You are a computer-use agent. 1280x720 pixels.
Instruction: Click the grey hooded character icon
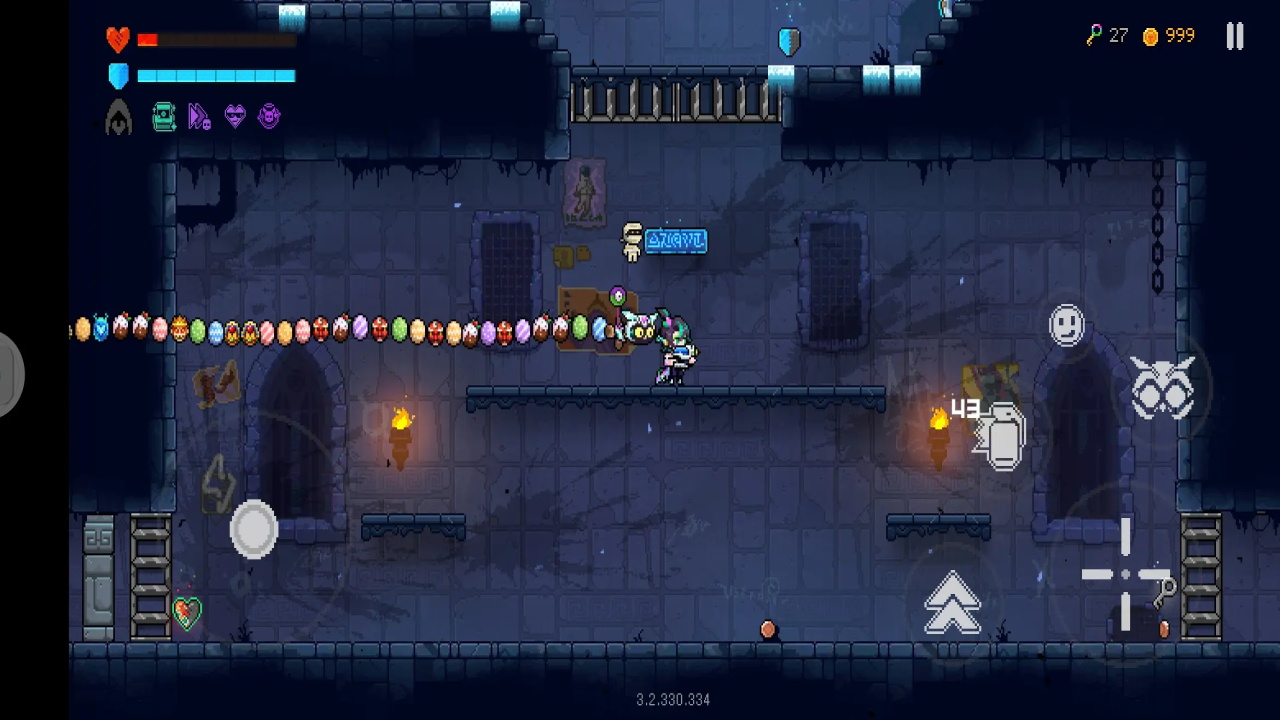coord(119,118)
